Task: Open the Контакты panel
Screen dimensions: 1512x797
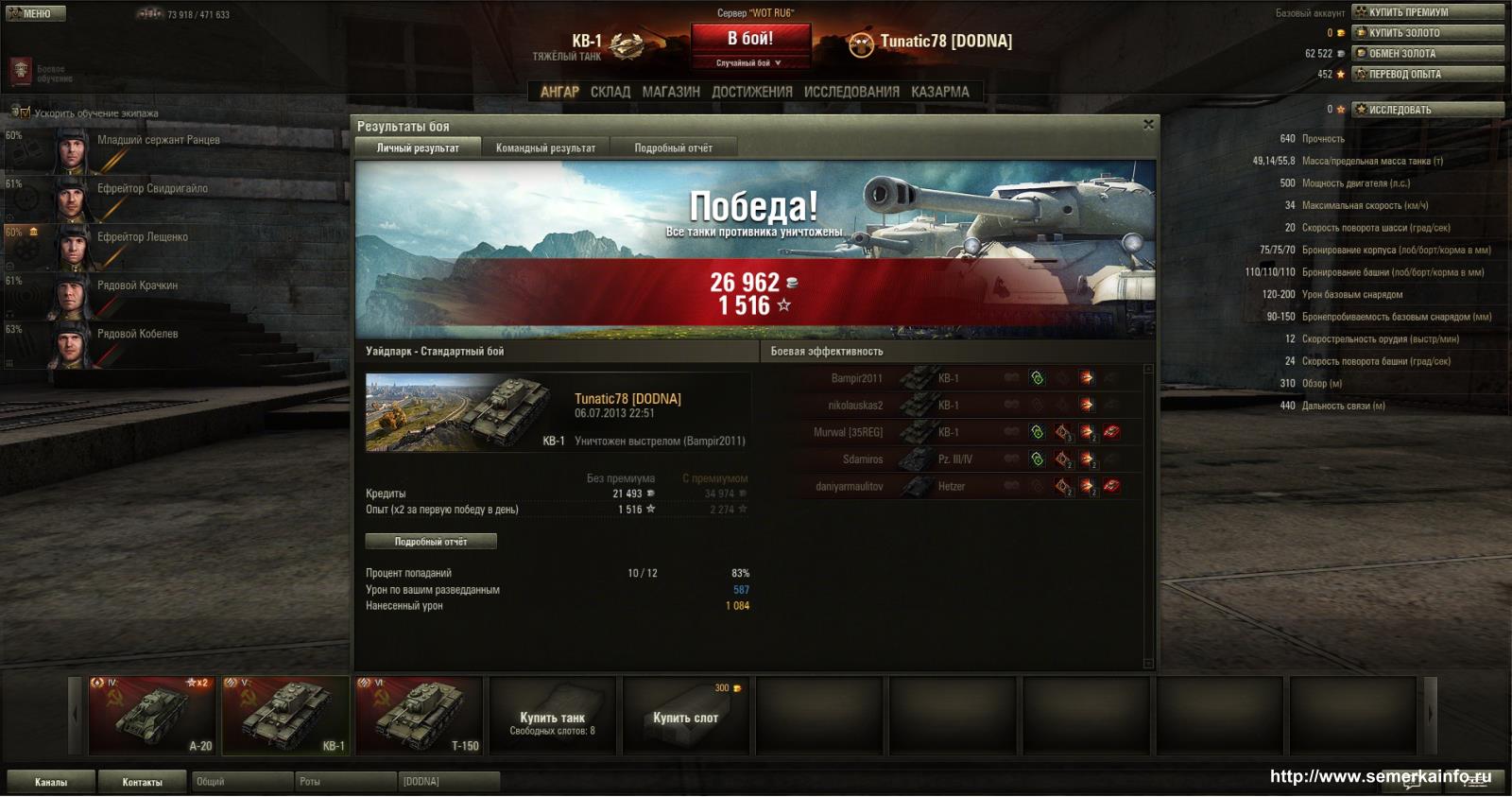Action: click(142, 782)
